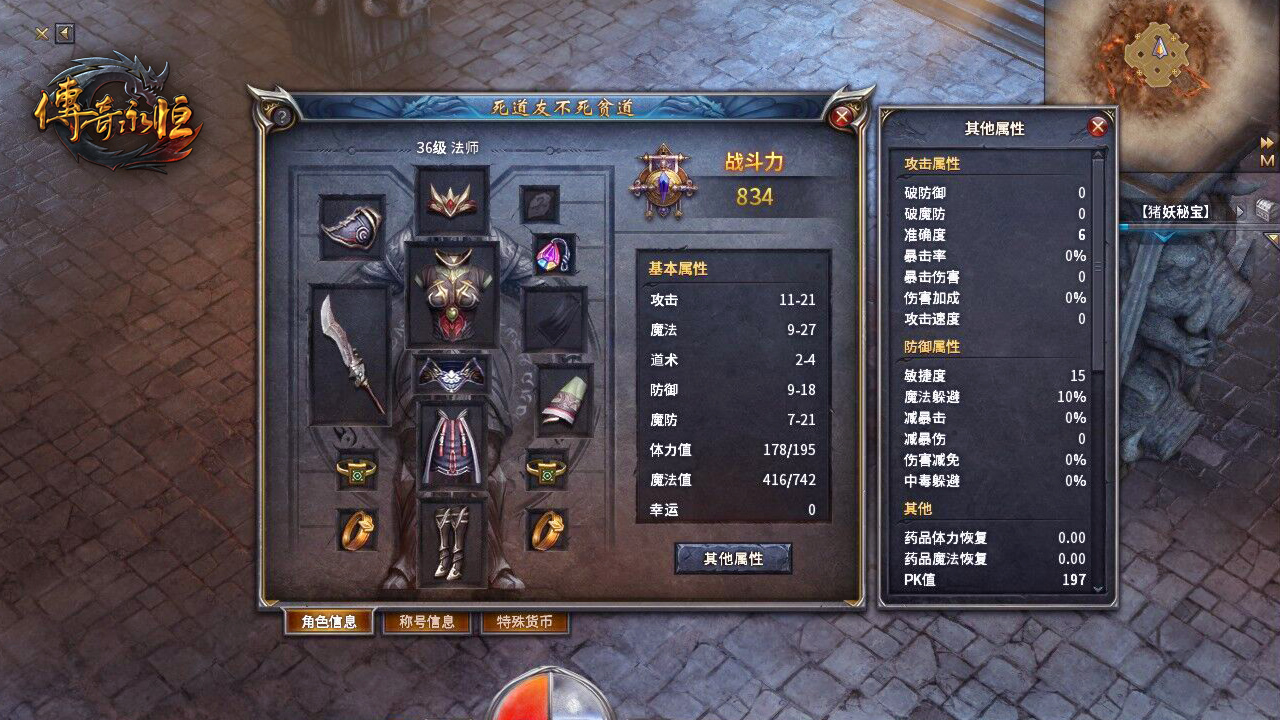Open the 特殊货币 tab
Image resolution: width=1280 pixels, height=720 pixels.
click(x=525, y=621)
